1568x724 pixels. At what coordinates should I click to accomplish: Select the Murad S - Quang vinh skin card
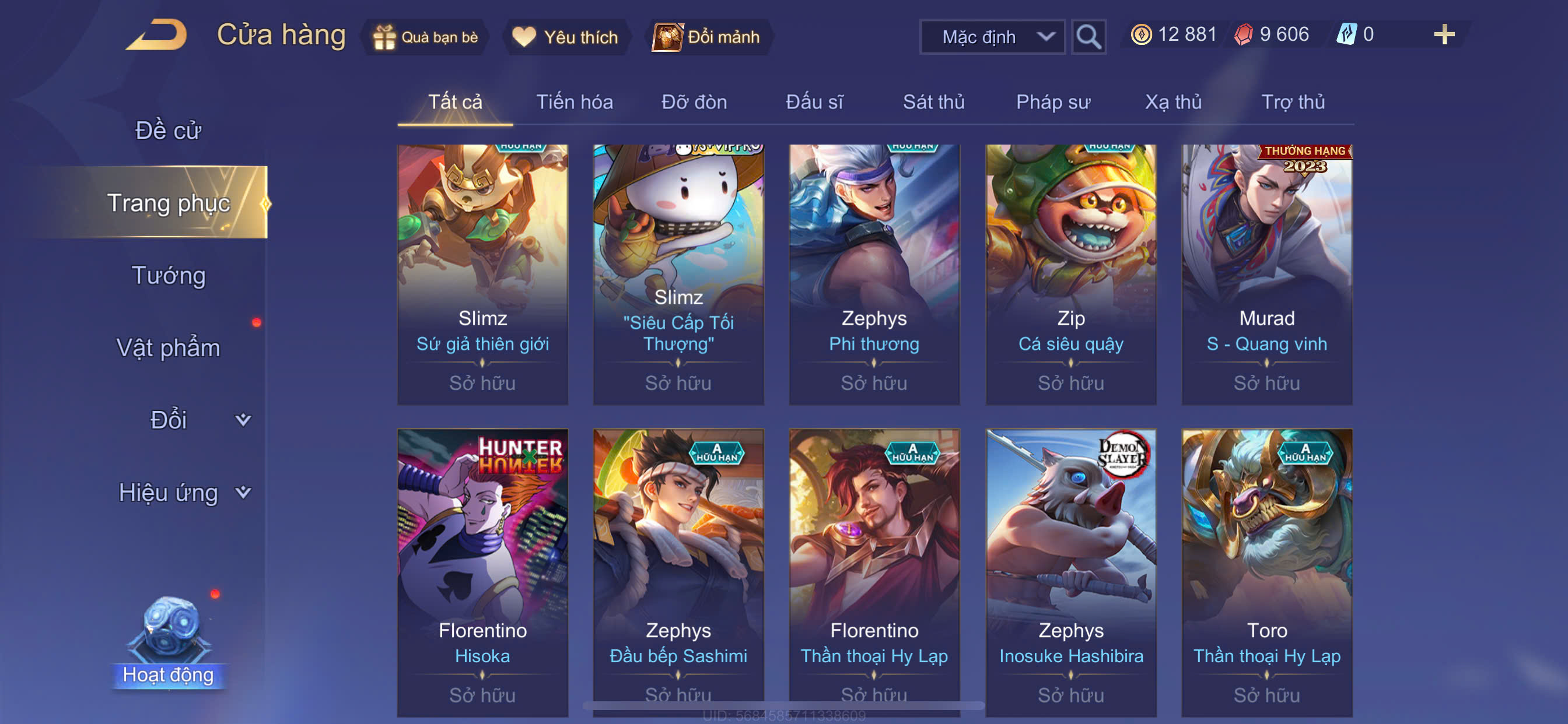pyautogui.click(x=1266, y=274)
